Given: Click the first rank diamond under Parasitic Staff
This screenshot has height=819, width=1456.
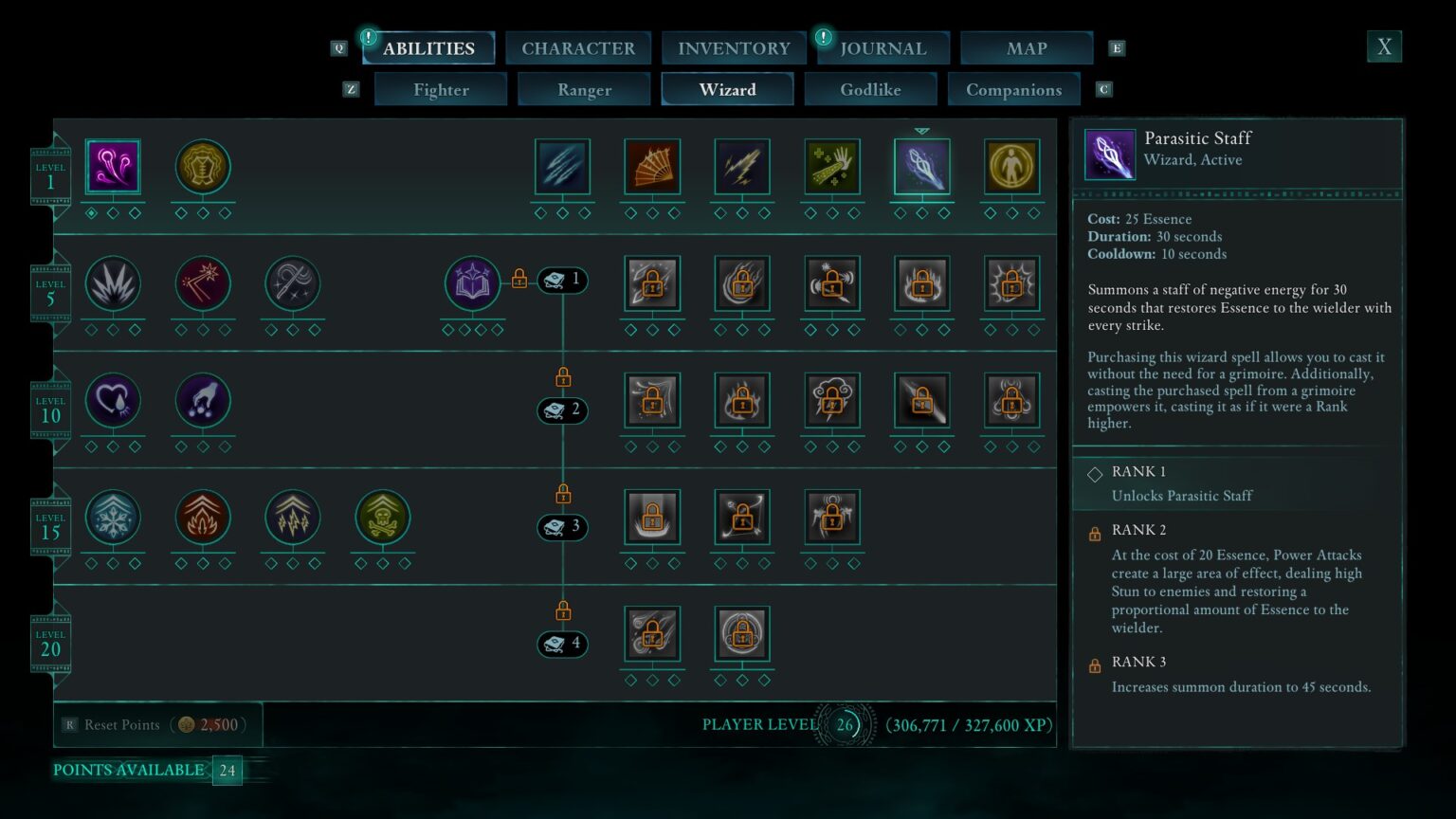Looking at the screenshot, I should point(901,213).
